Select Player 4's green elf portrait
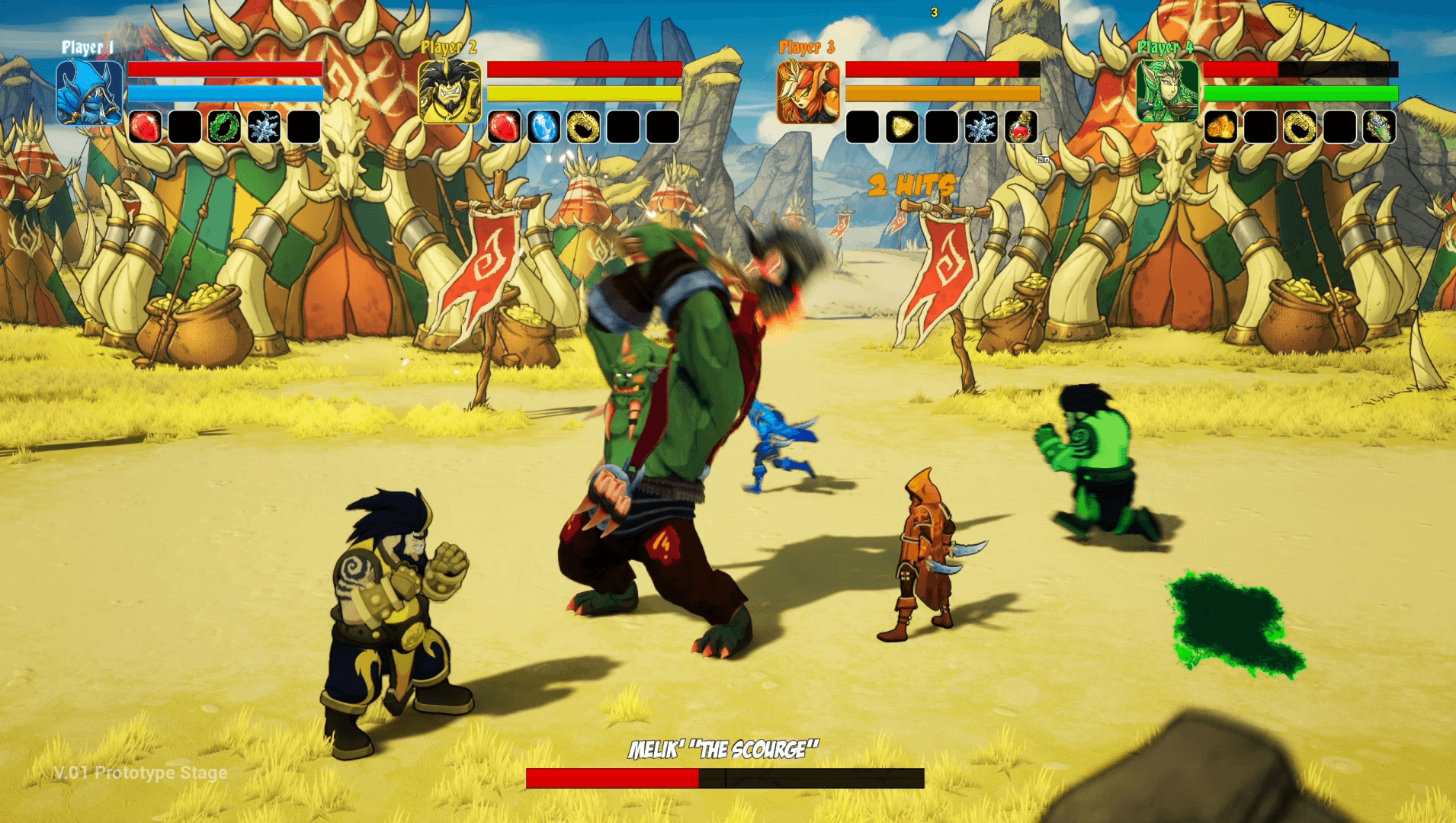 (1167, 93)
